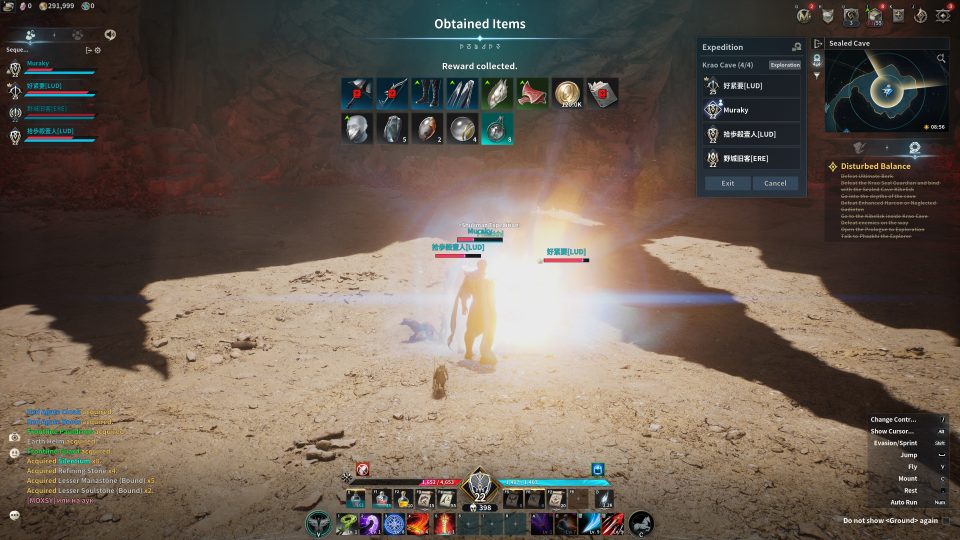Click the Exploration tag beside Krao Cave
Screen dimensions: 960x540
coord(785,65)
